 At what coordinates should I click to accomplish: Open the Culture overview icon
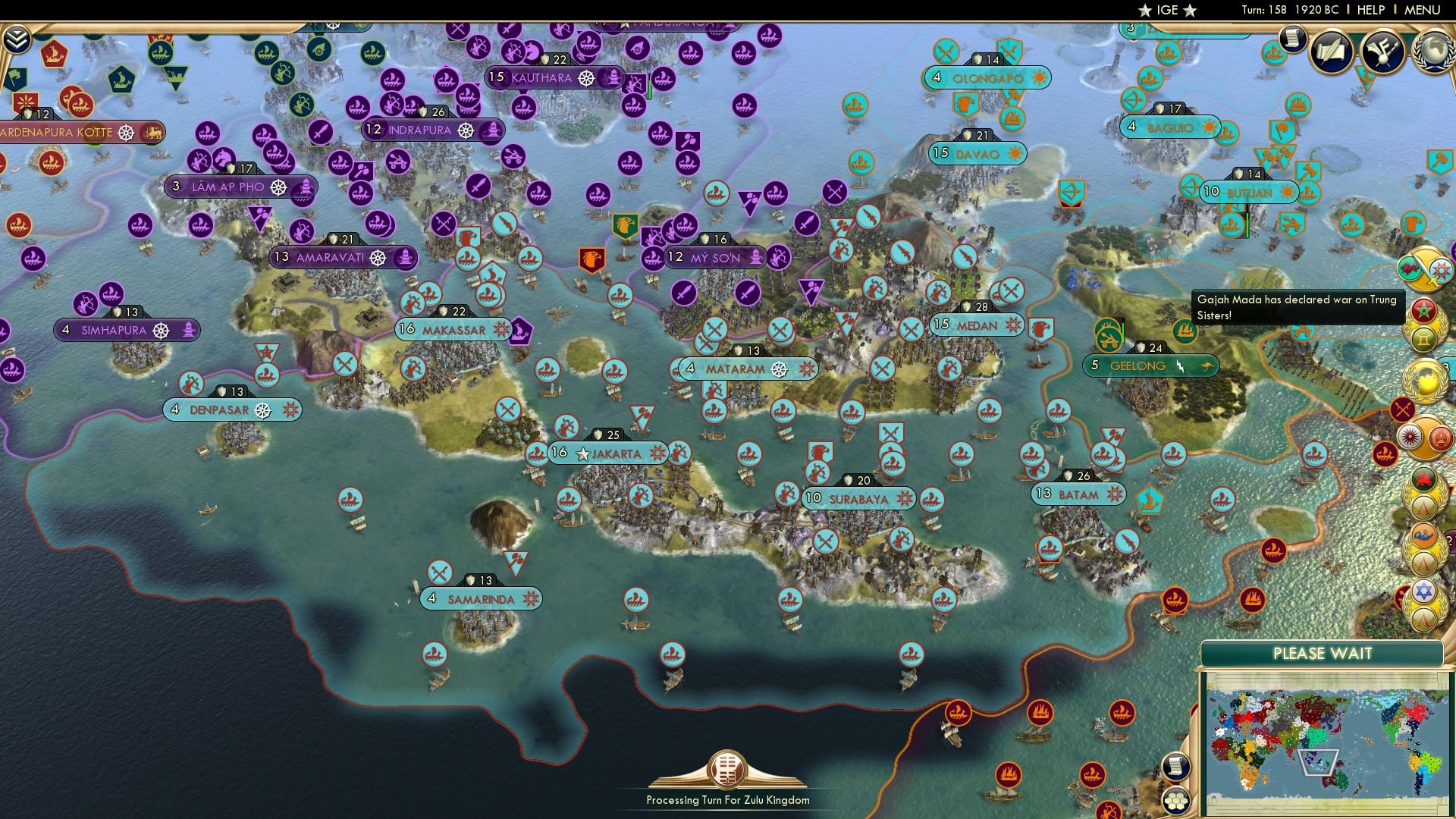pos(1381,49)
